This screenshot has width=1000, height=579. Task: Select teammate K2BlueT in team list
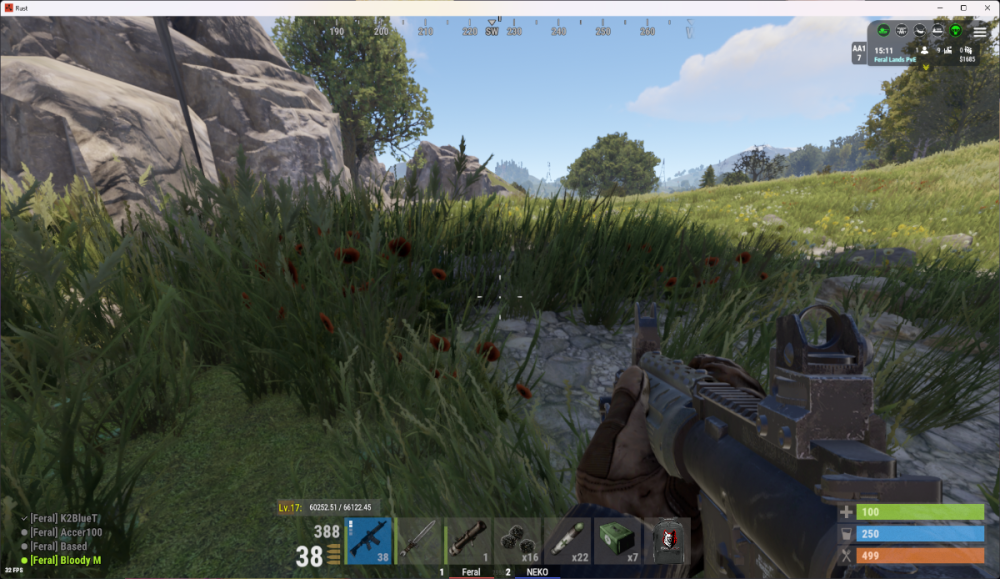click(x=65, y=518)
